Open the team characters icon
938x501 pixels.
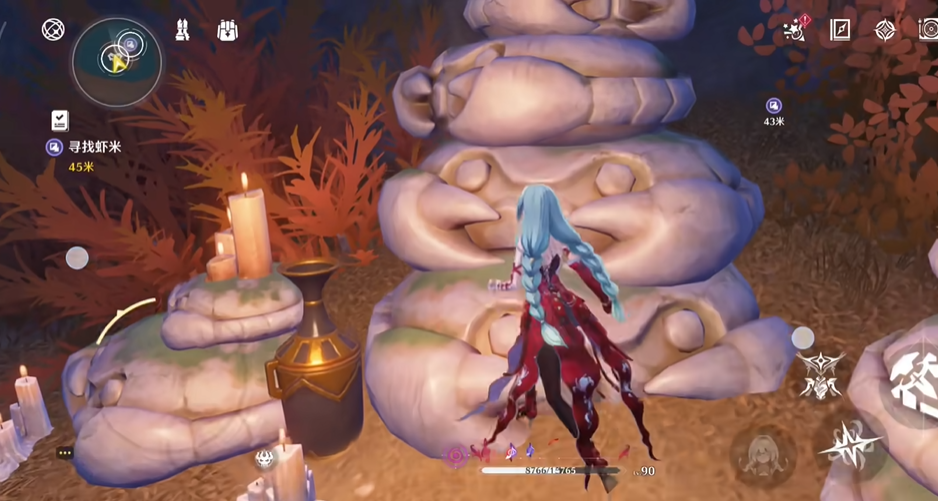point(183,30)
